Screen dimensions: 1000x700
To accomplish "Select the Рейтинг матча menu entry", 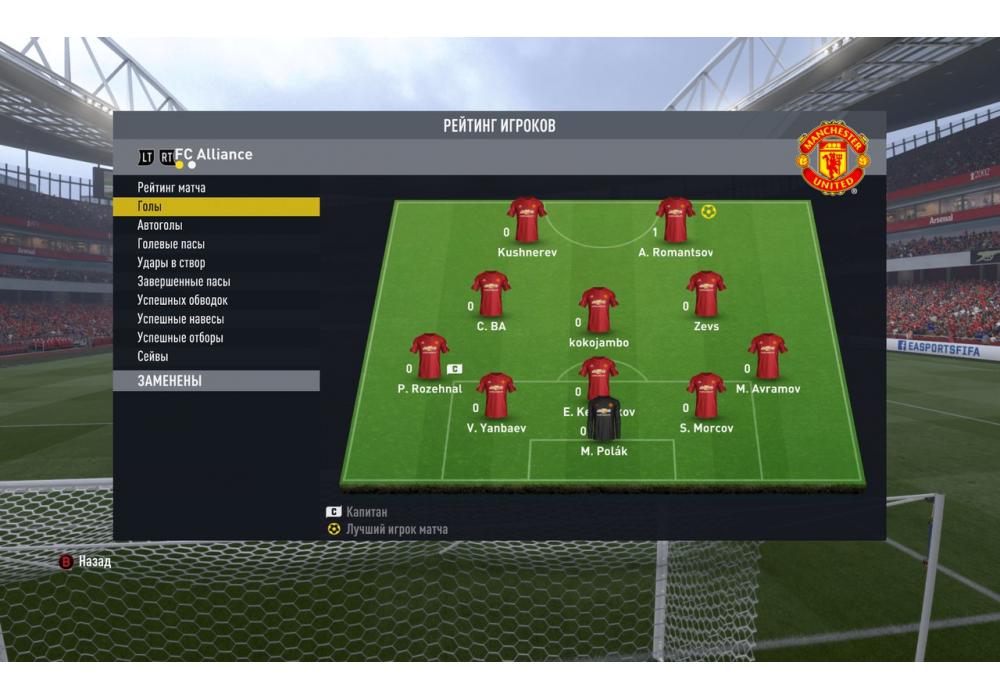I will (x=172, y=188).
